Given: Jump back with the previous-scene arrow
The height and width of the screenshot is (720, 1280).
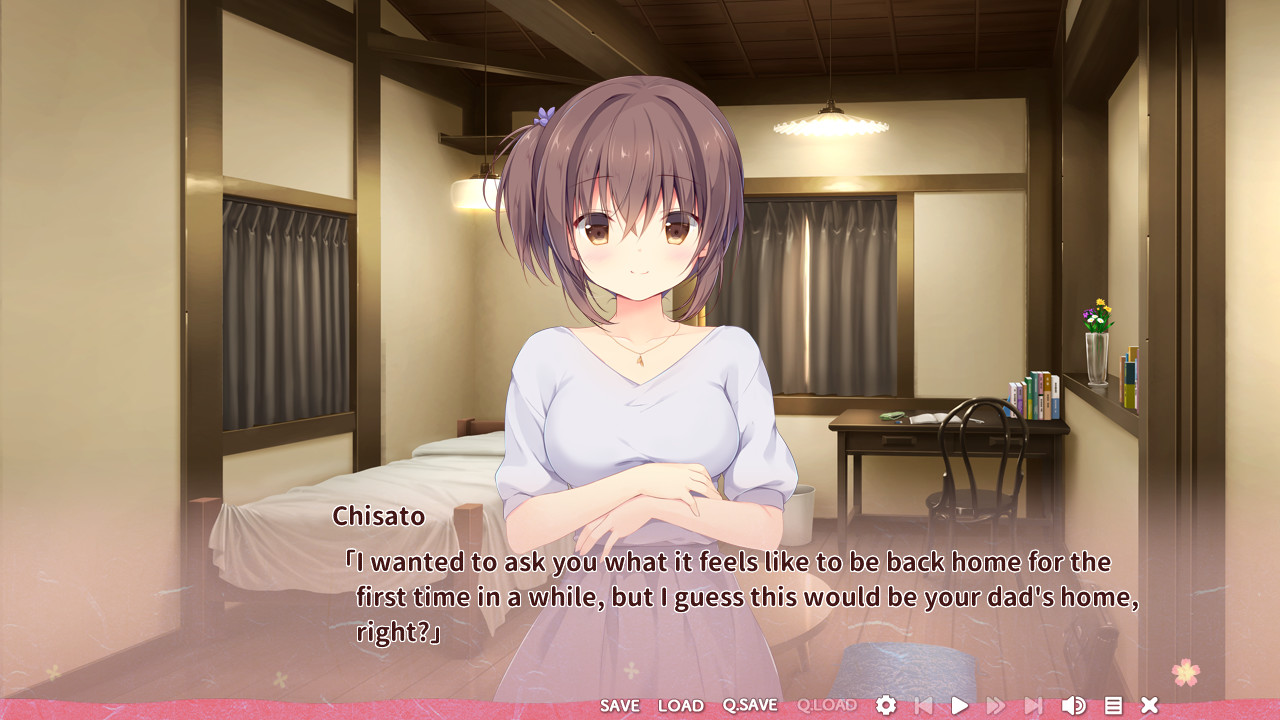Looking at the screenshot, I should 923,706.
